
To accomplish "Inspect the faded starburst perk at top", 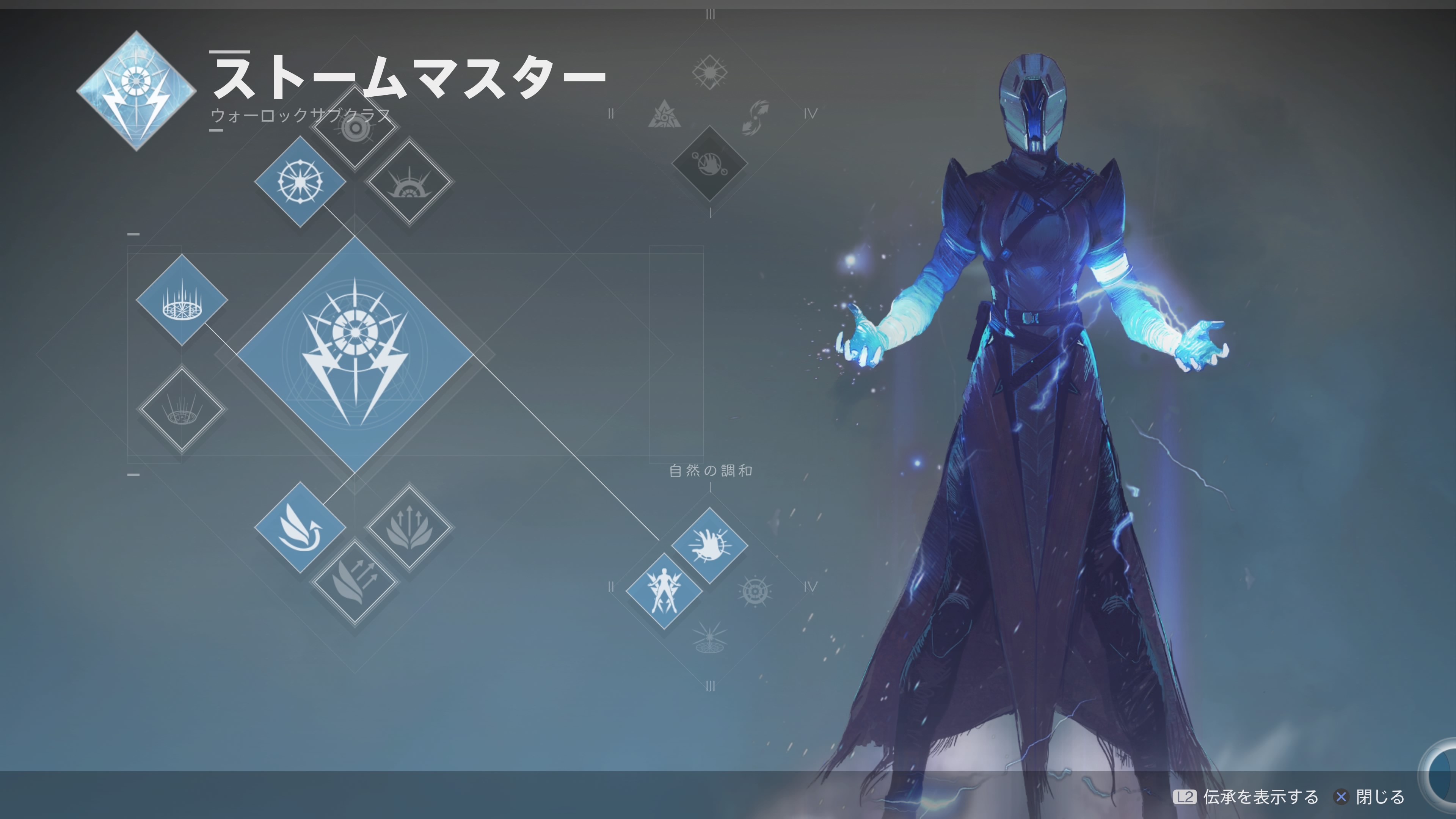I will [709, 72].
